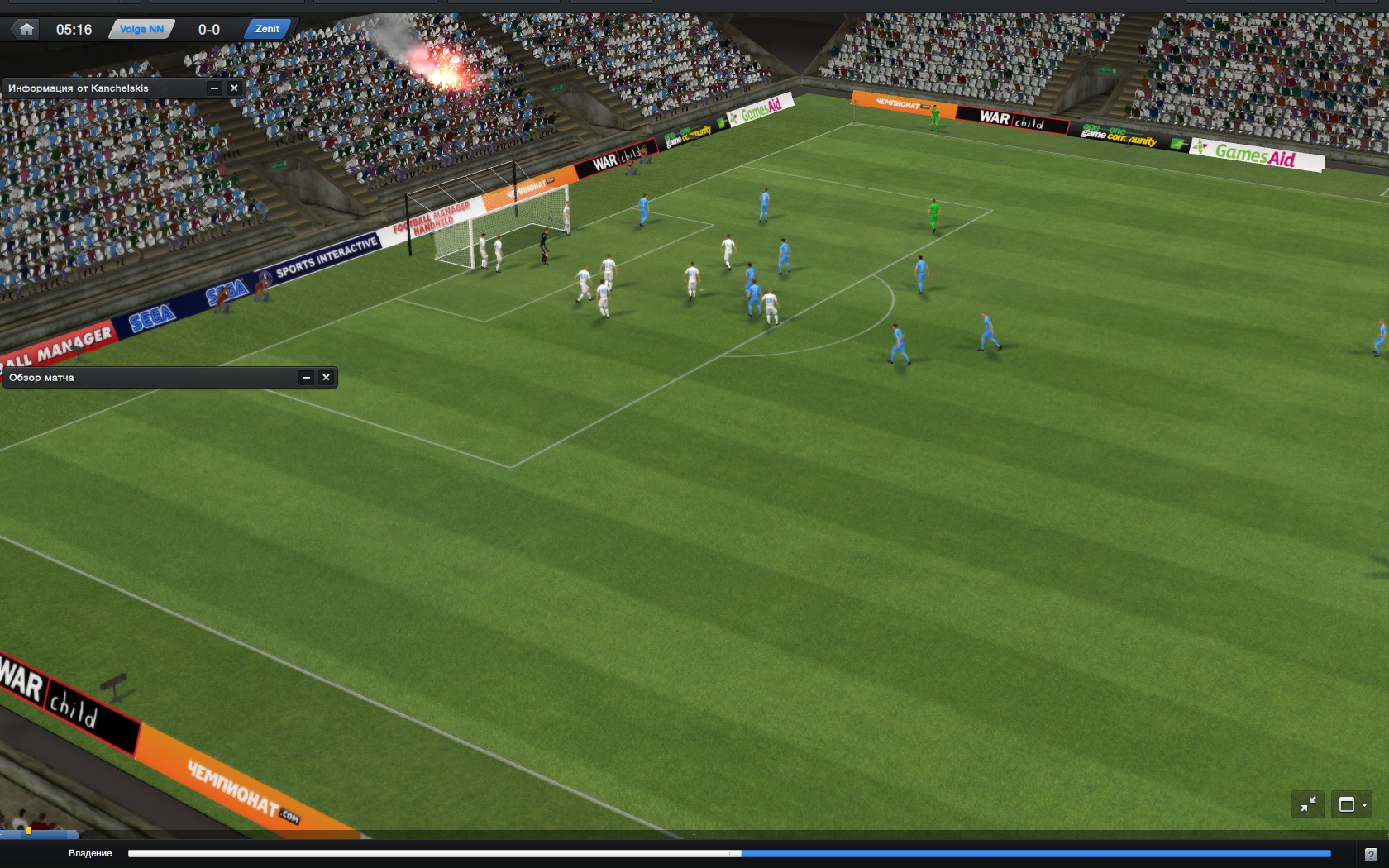Click the collapse arrows view button

(1308, 804)
